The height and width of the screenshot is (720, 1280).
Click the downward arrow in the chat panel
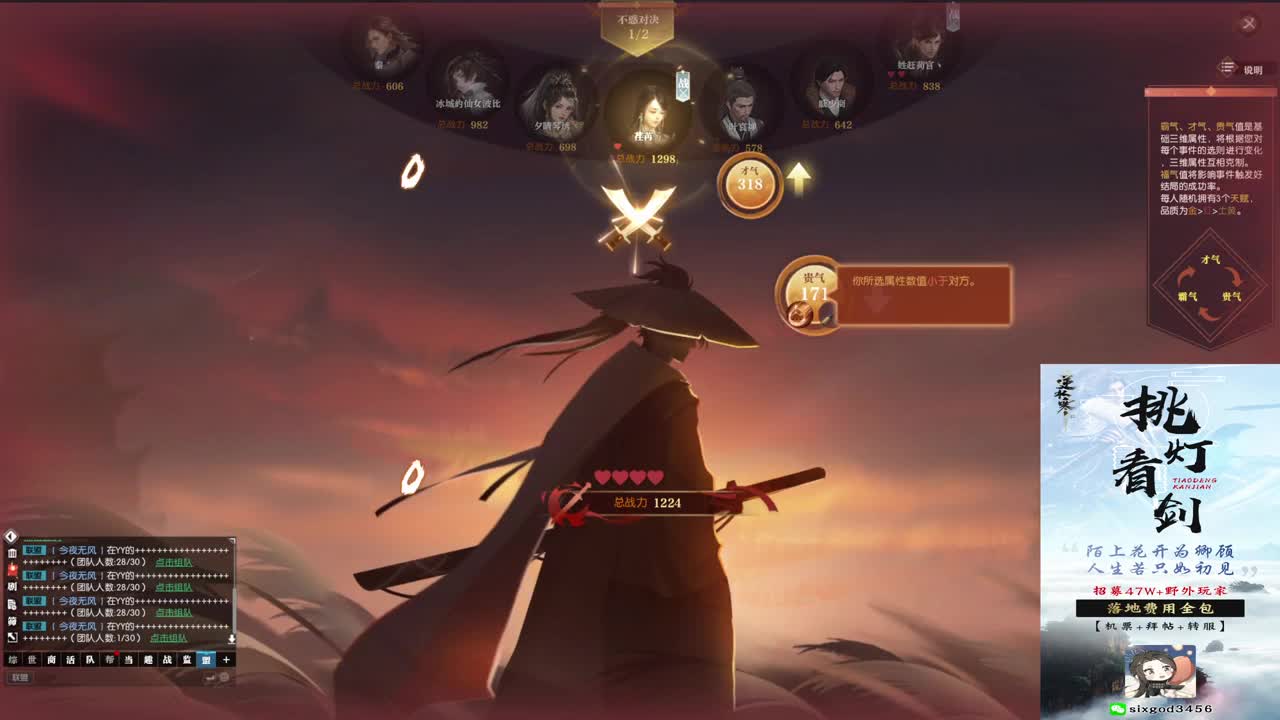click(x=232, y=638)
